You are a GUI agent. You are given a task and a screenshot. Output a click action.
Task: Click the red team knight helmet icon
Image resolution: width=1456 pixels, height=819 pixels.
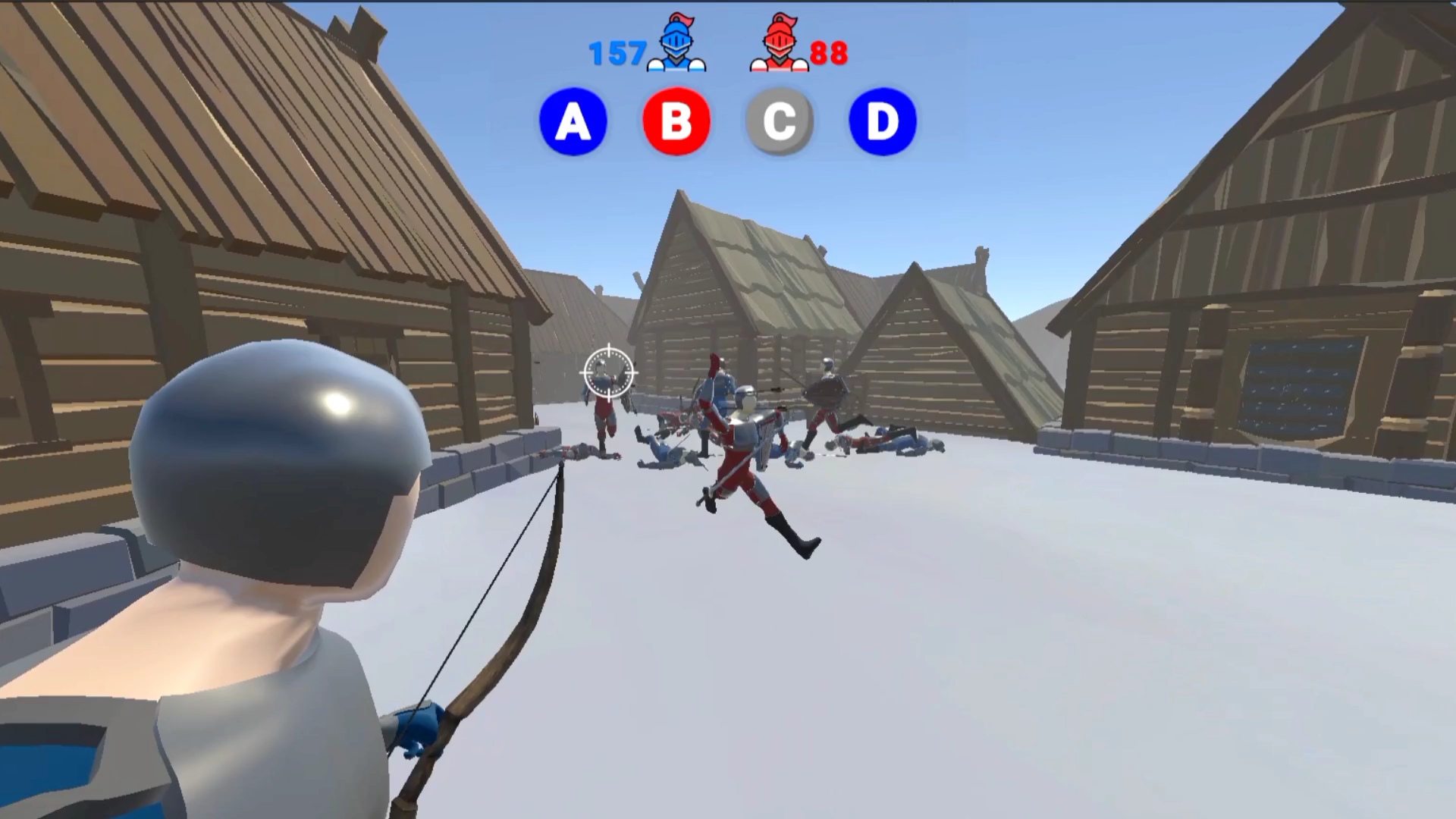coord(780,47)
